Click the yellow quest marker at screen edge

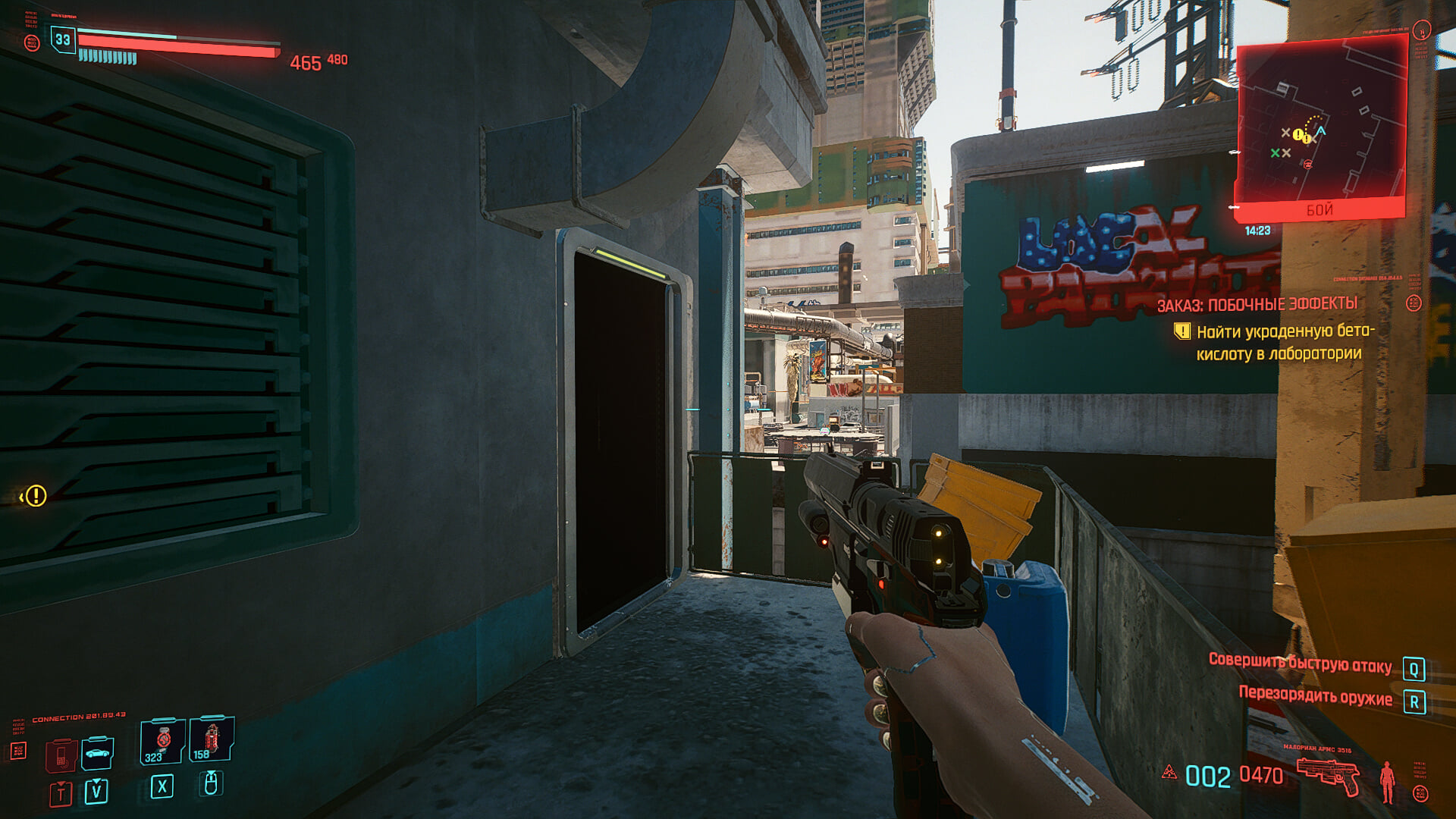(35, 496)
